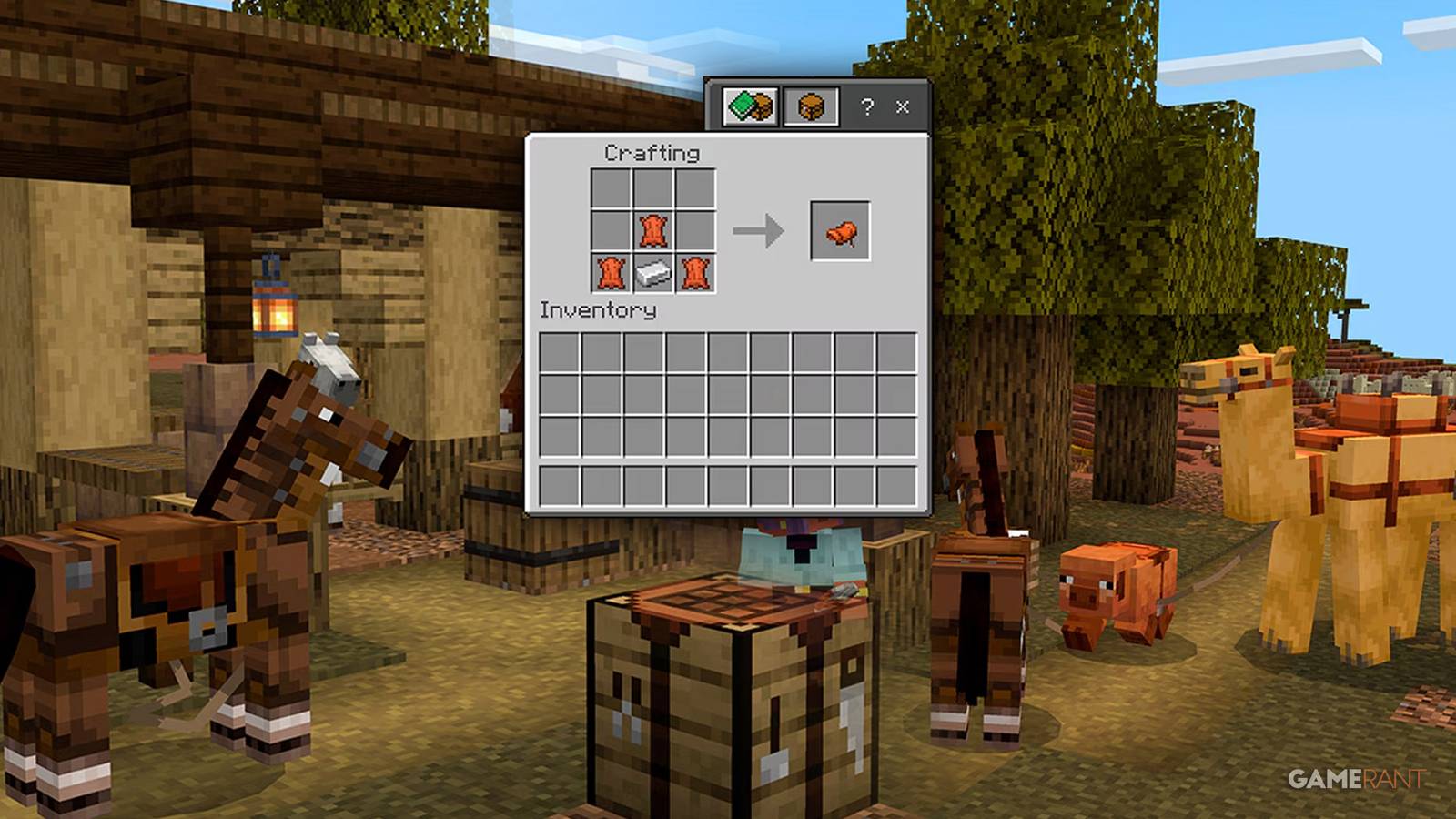Click the Crafting heading label

(652, 152)
